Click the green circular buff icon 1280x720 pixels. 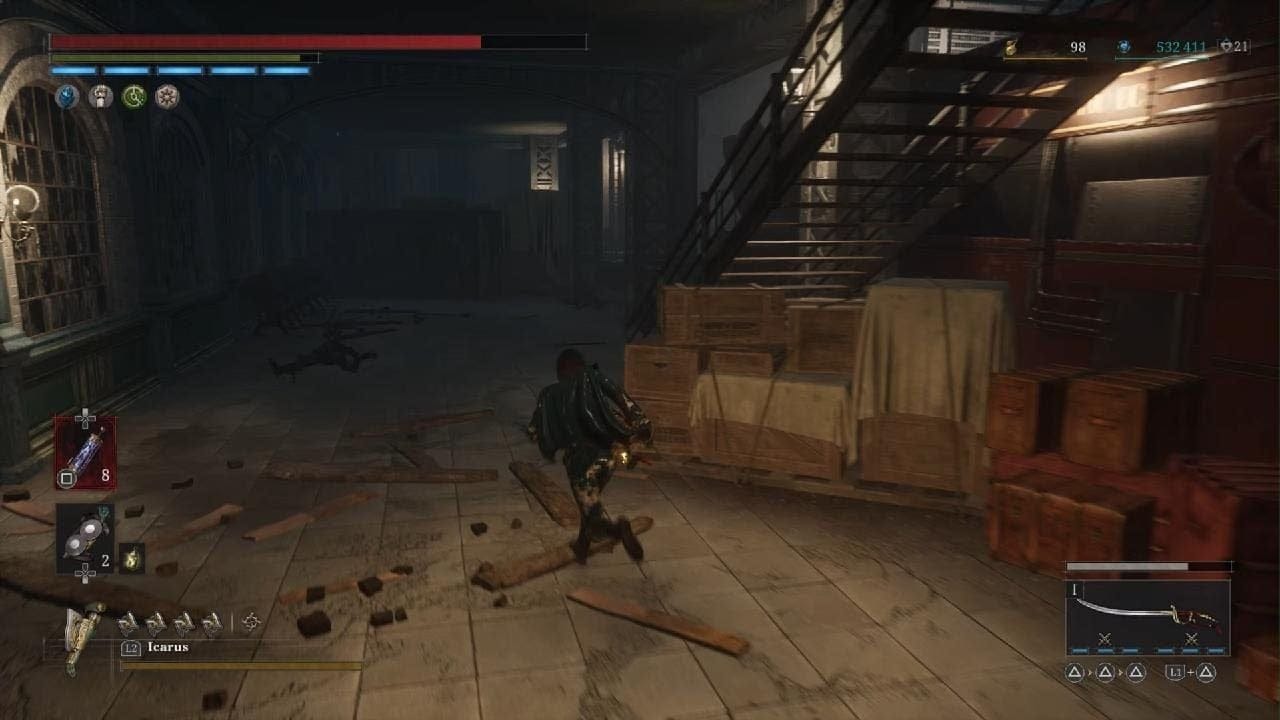point(133,96)
